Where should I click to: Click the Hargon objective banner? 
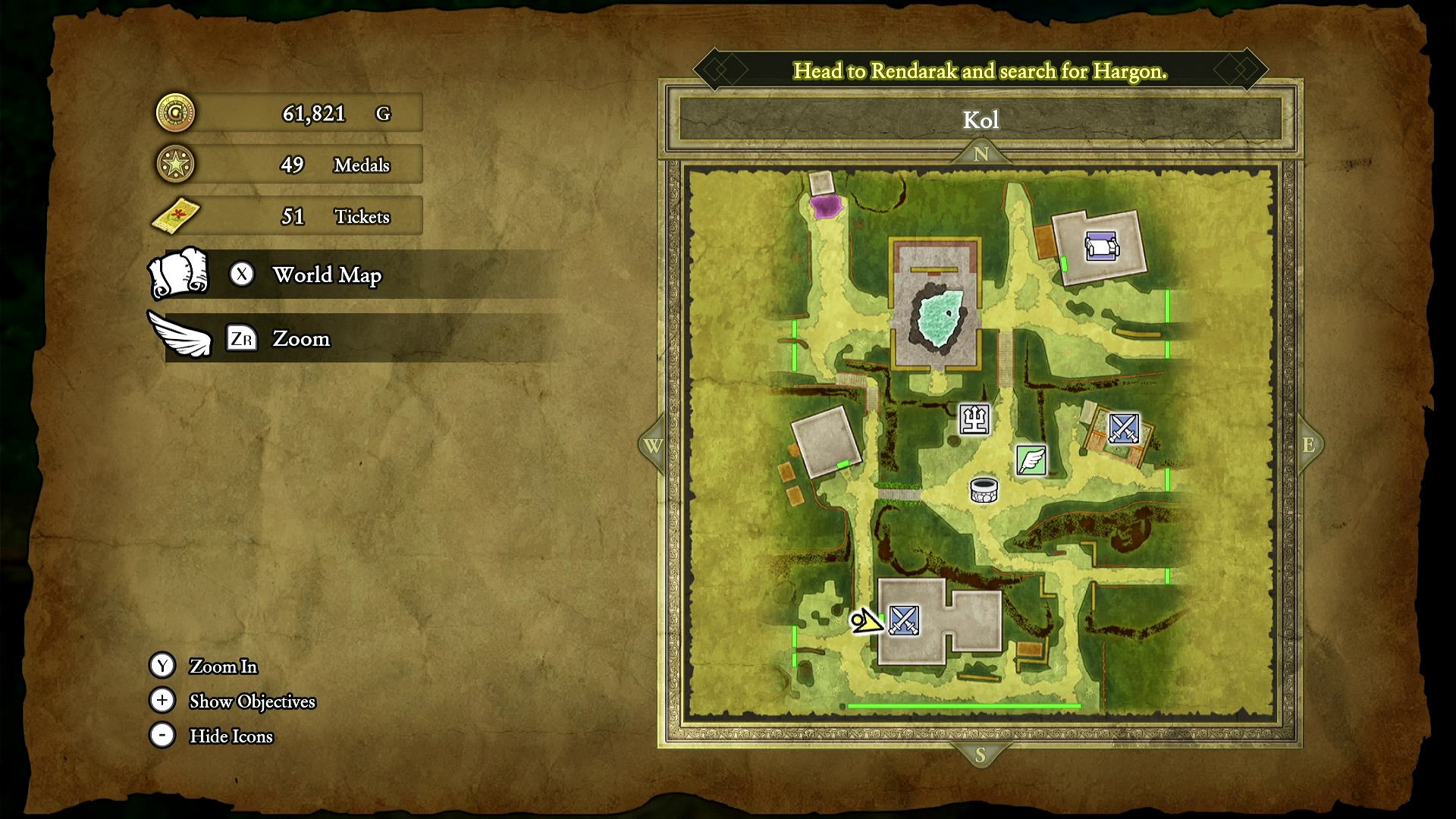coord(980,71)
